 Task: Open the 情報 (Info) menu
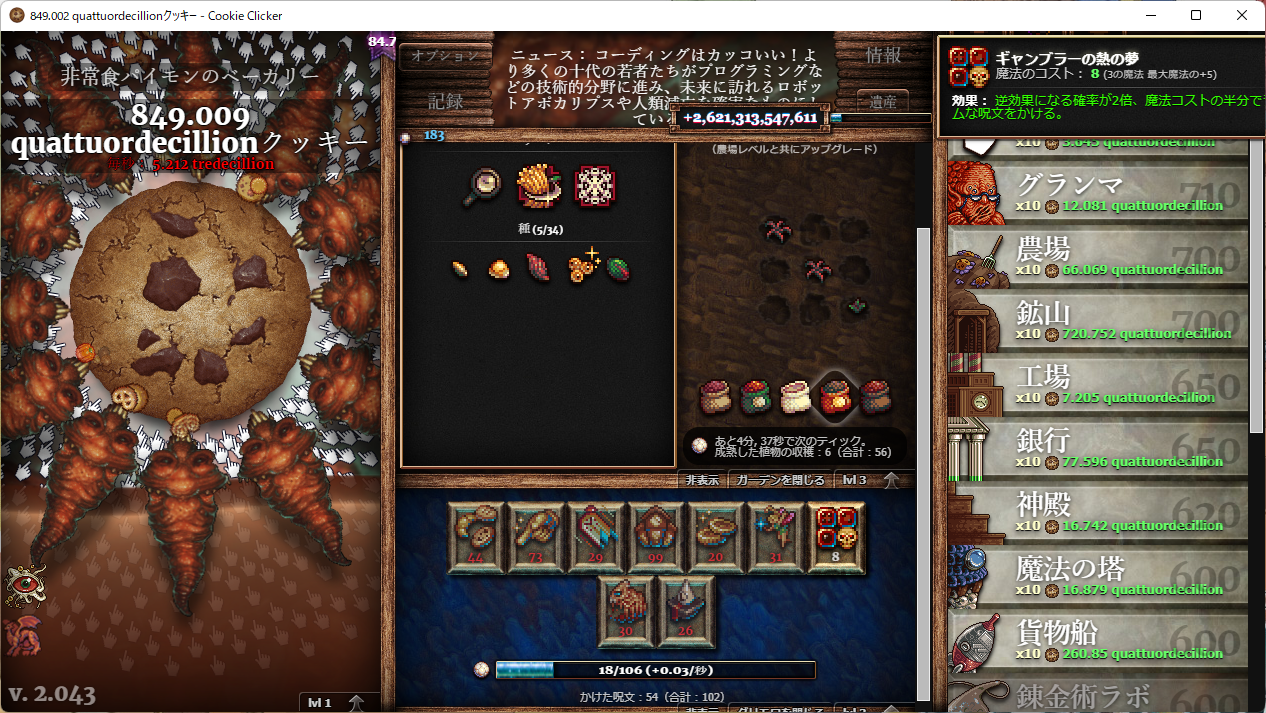(882, 56)
